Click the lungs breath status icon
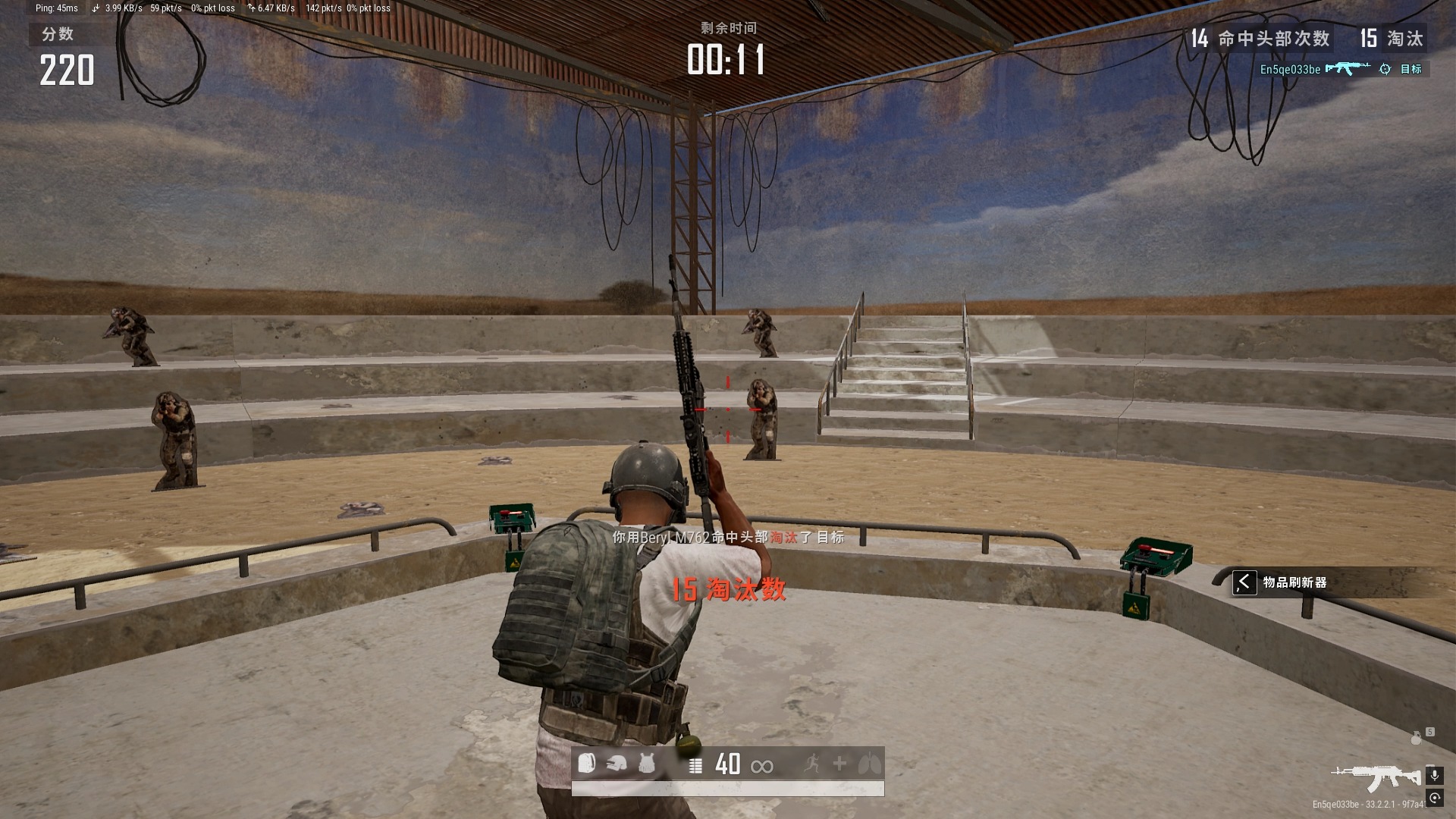The height and width of the screenshot is (819, 1456). tap(870, 764)
